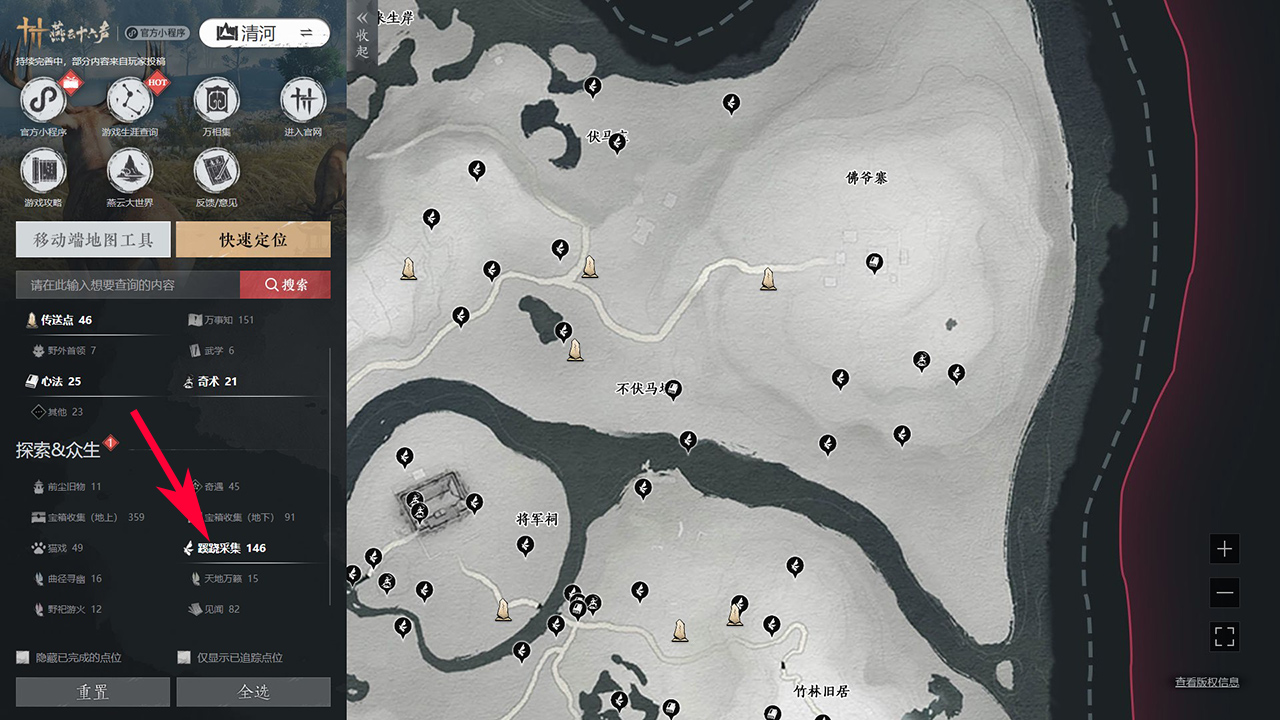Open the 燕云大世界 icon
The width and height of the screenshot is (1280, 720).
[129, 172]
